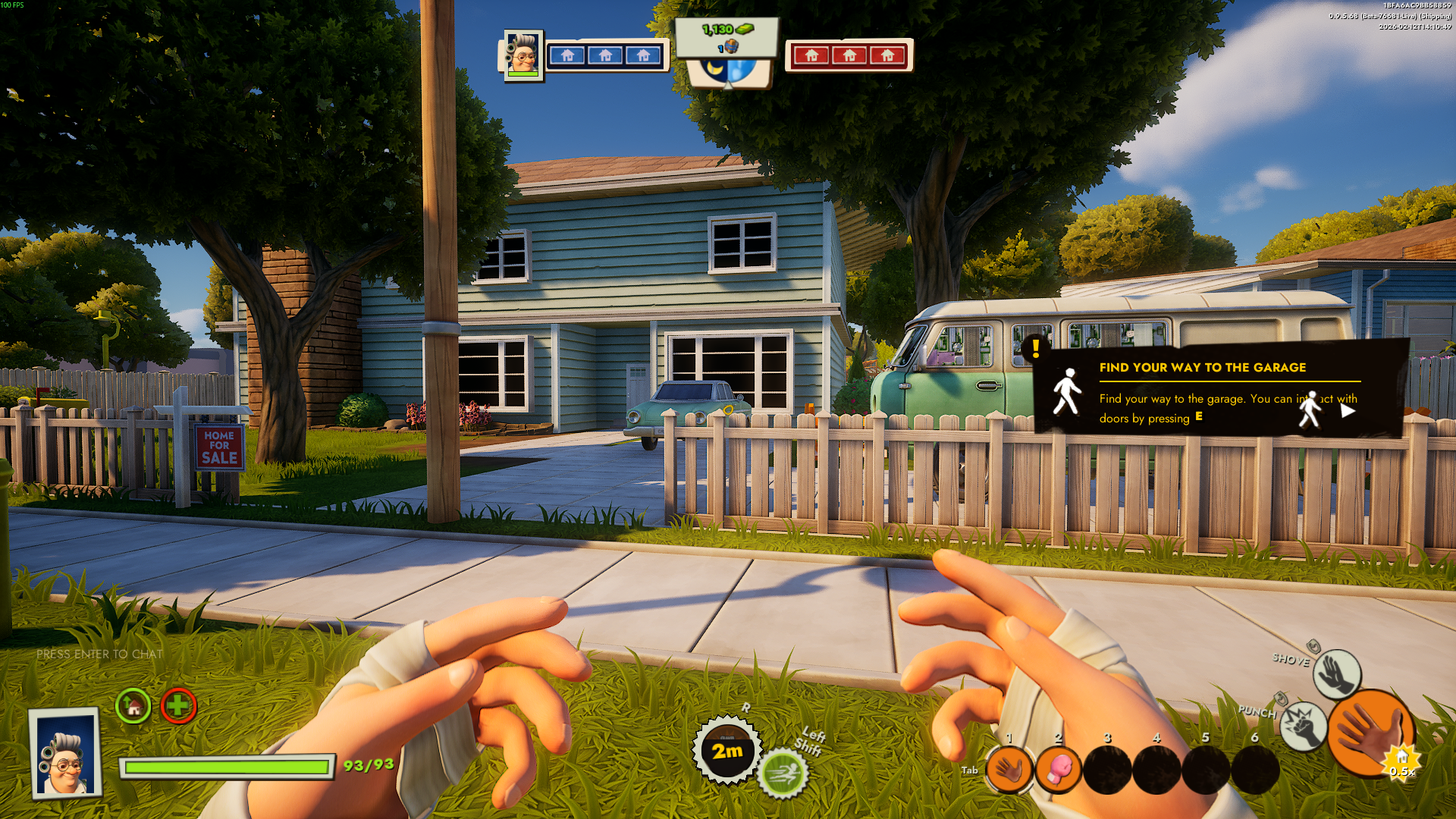Trigger the green sprint ability icon
This screenshot has height=819, width=1456.
(x=783, y=774)
